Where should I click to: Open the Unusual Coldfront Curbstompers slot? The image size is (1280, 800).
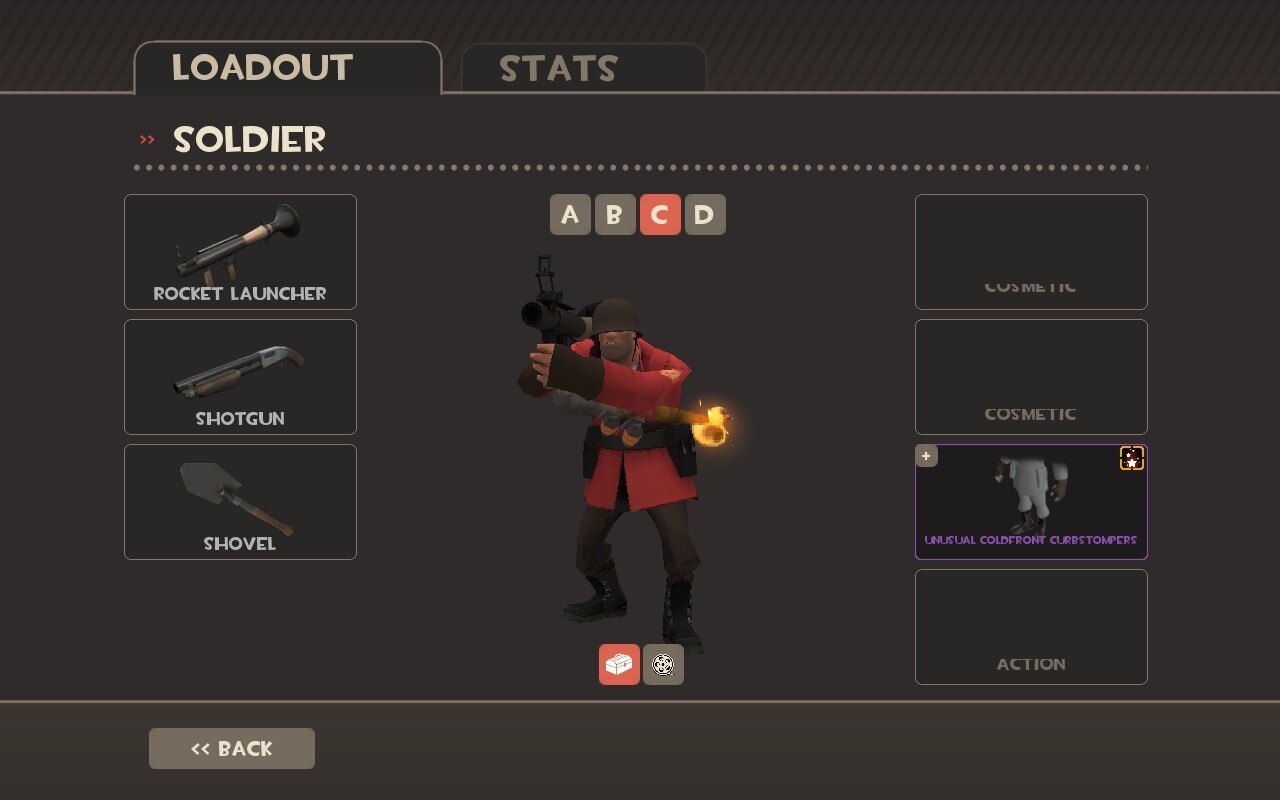[1031, 502]
